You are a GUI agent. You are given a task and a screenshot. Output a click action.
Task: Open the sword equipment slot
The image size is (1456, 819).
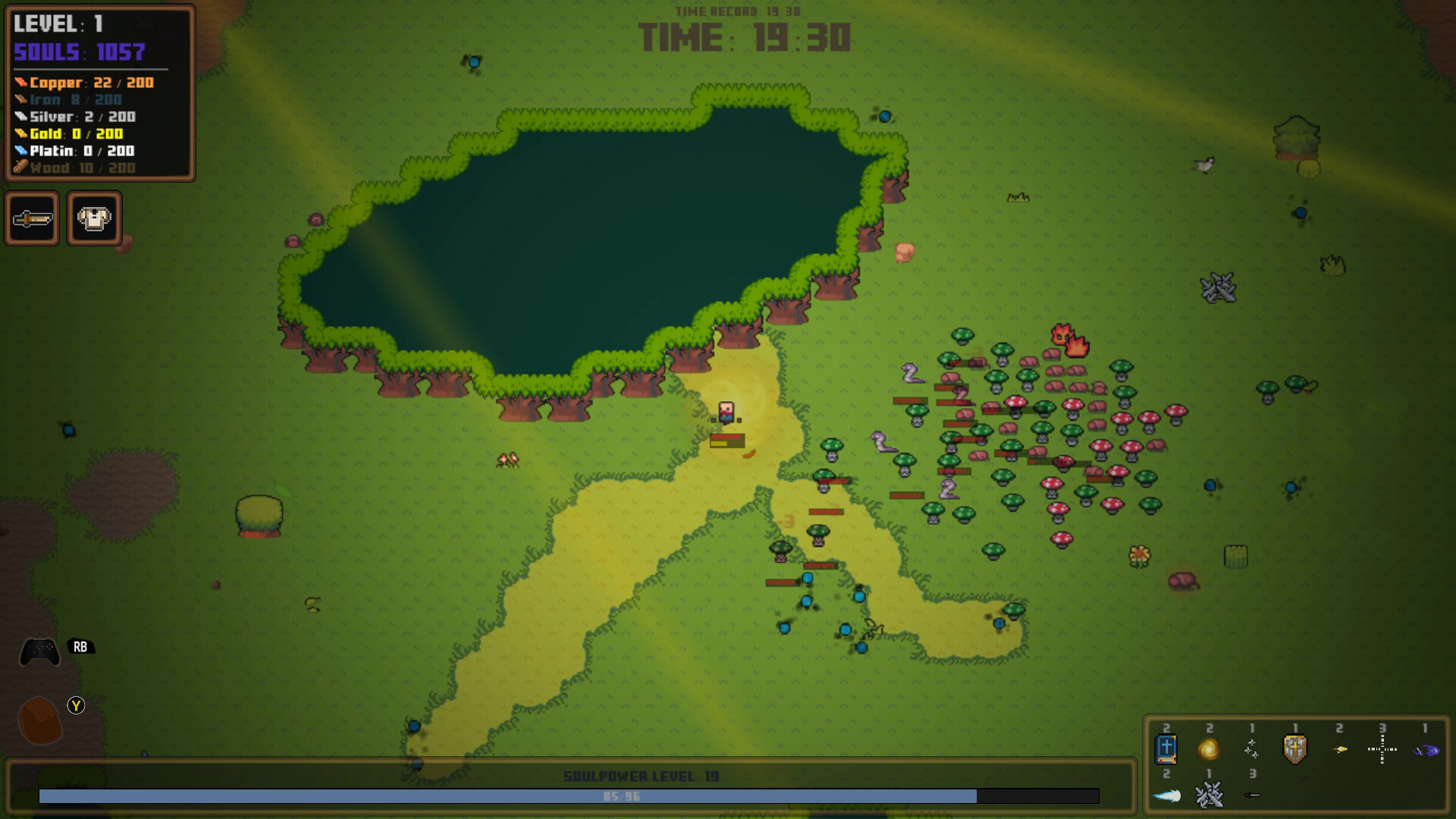[x=33, y=219]
